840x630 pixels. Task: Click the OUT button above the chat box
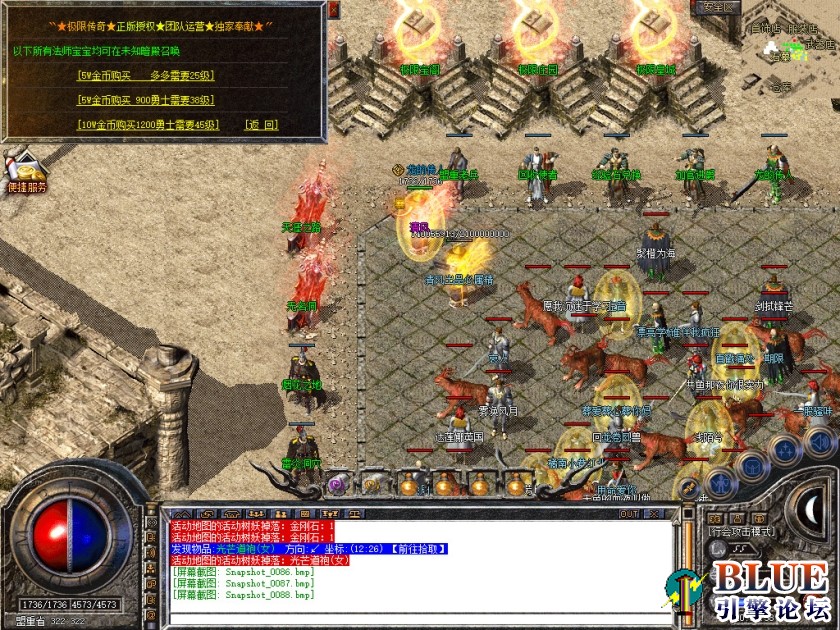click(628, 514)
